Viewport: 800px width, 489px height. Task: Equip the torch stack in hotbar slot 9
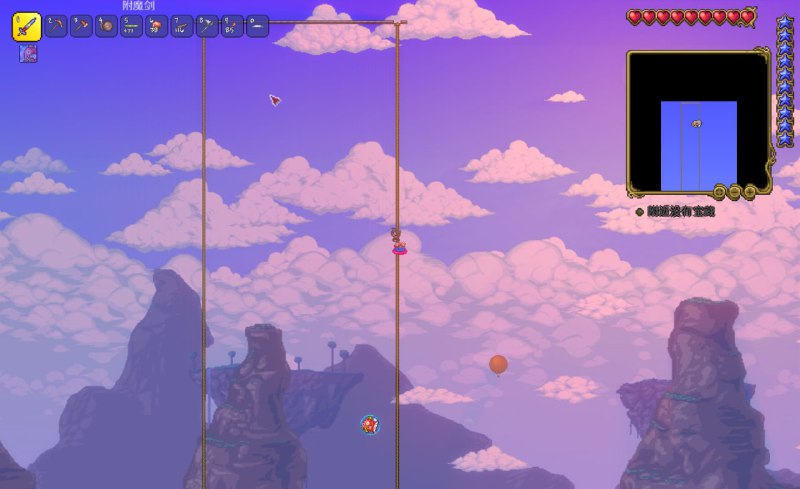tap(232, 27)
